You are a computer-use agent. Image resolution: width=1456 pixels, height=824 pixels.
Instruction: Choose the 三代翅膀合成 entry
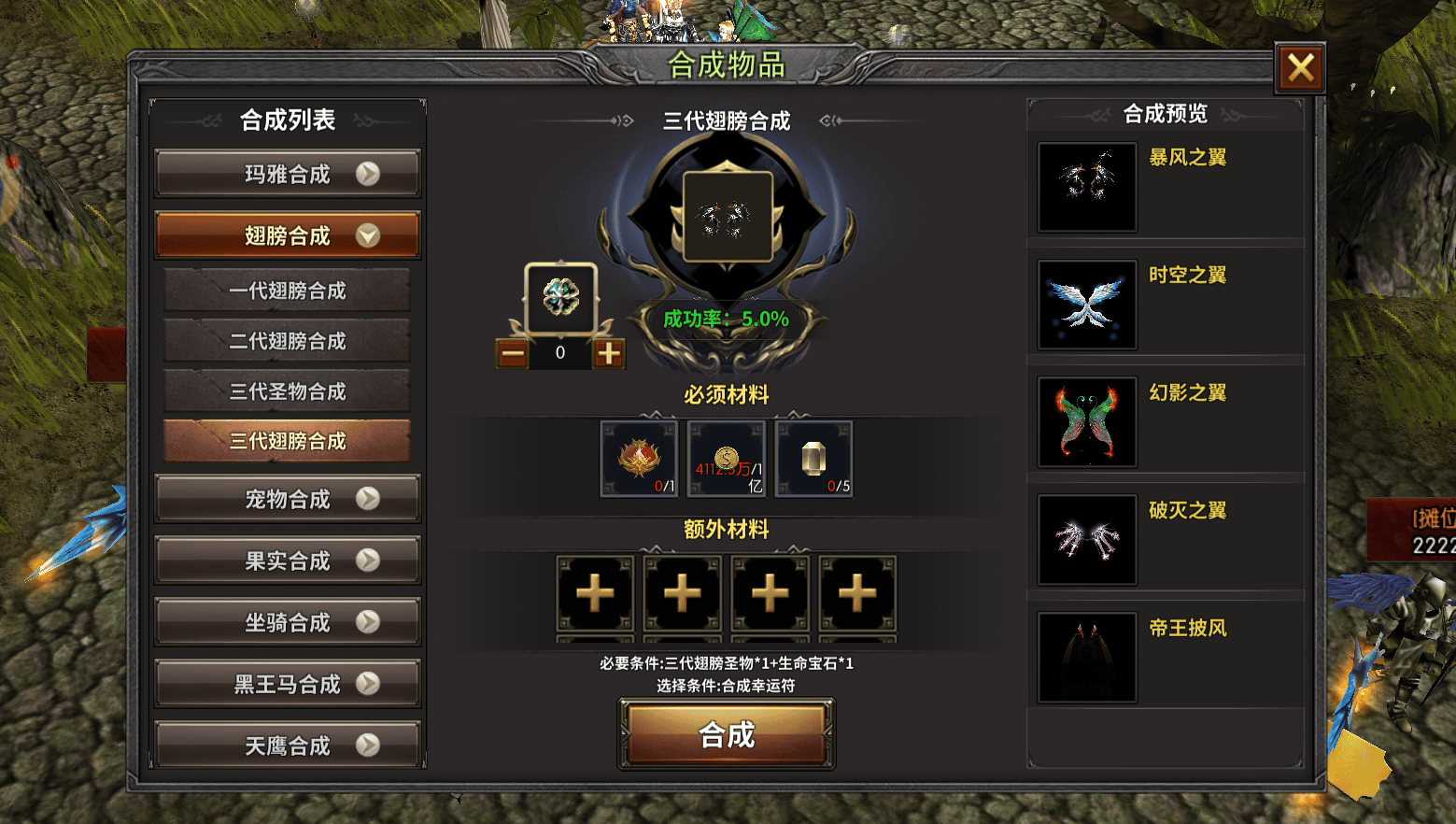point(288,441)
